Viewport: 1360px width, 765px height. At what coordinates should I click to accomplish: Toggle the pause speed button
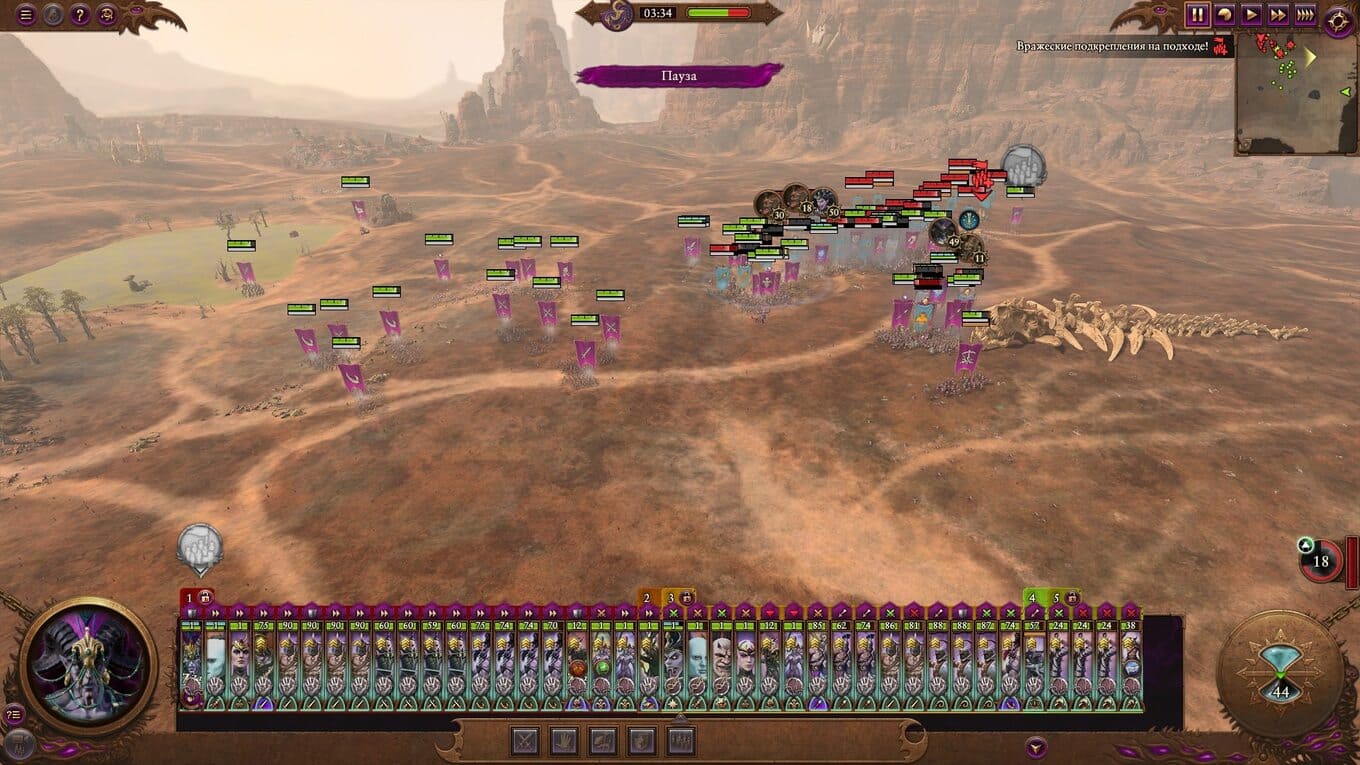(1197, 15)
